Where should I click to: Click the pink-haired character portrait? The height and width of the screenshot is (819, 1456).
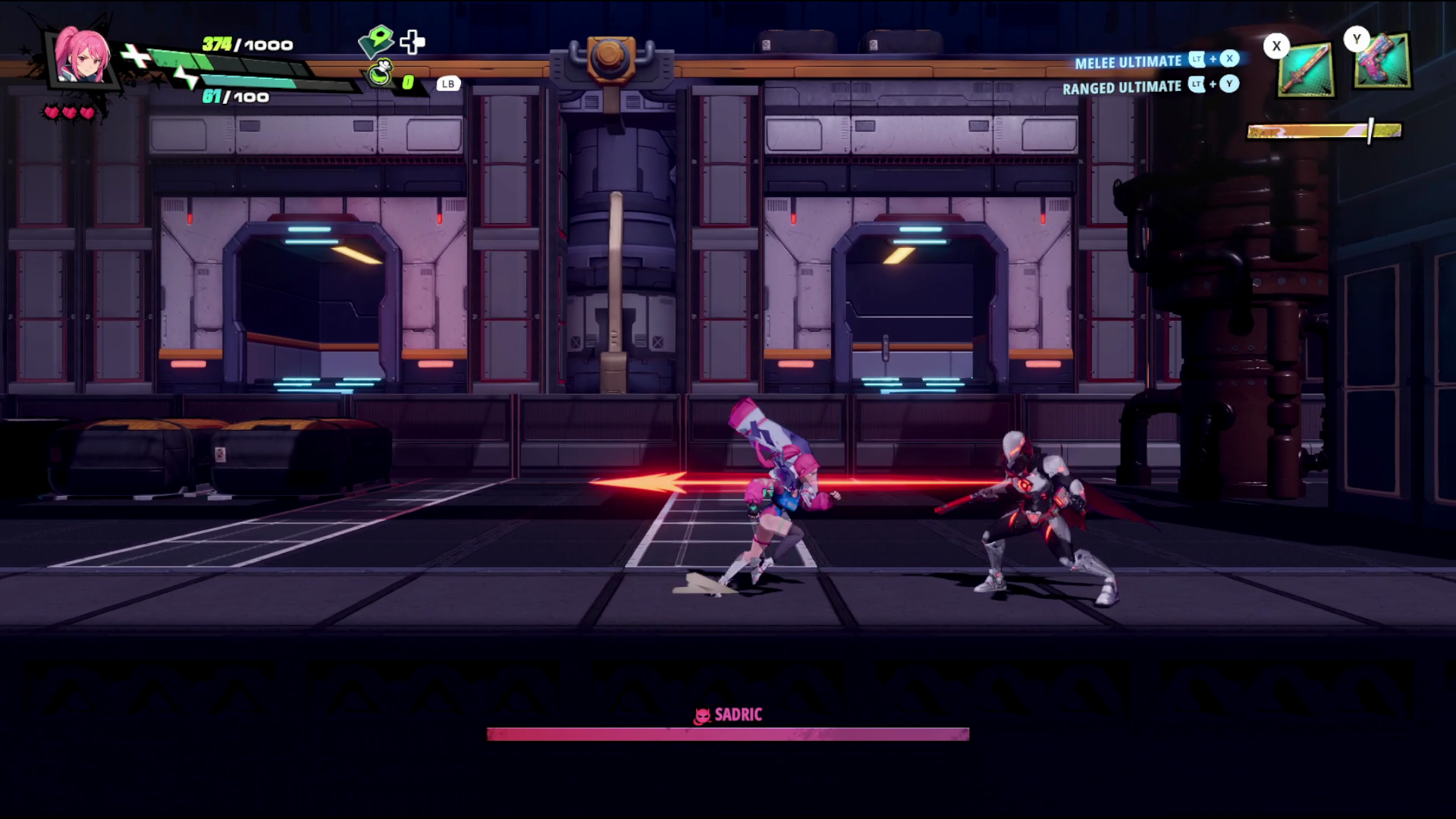(82, 58)
